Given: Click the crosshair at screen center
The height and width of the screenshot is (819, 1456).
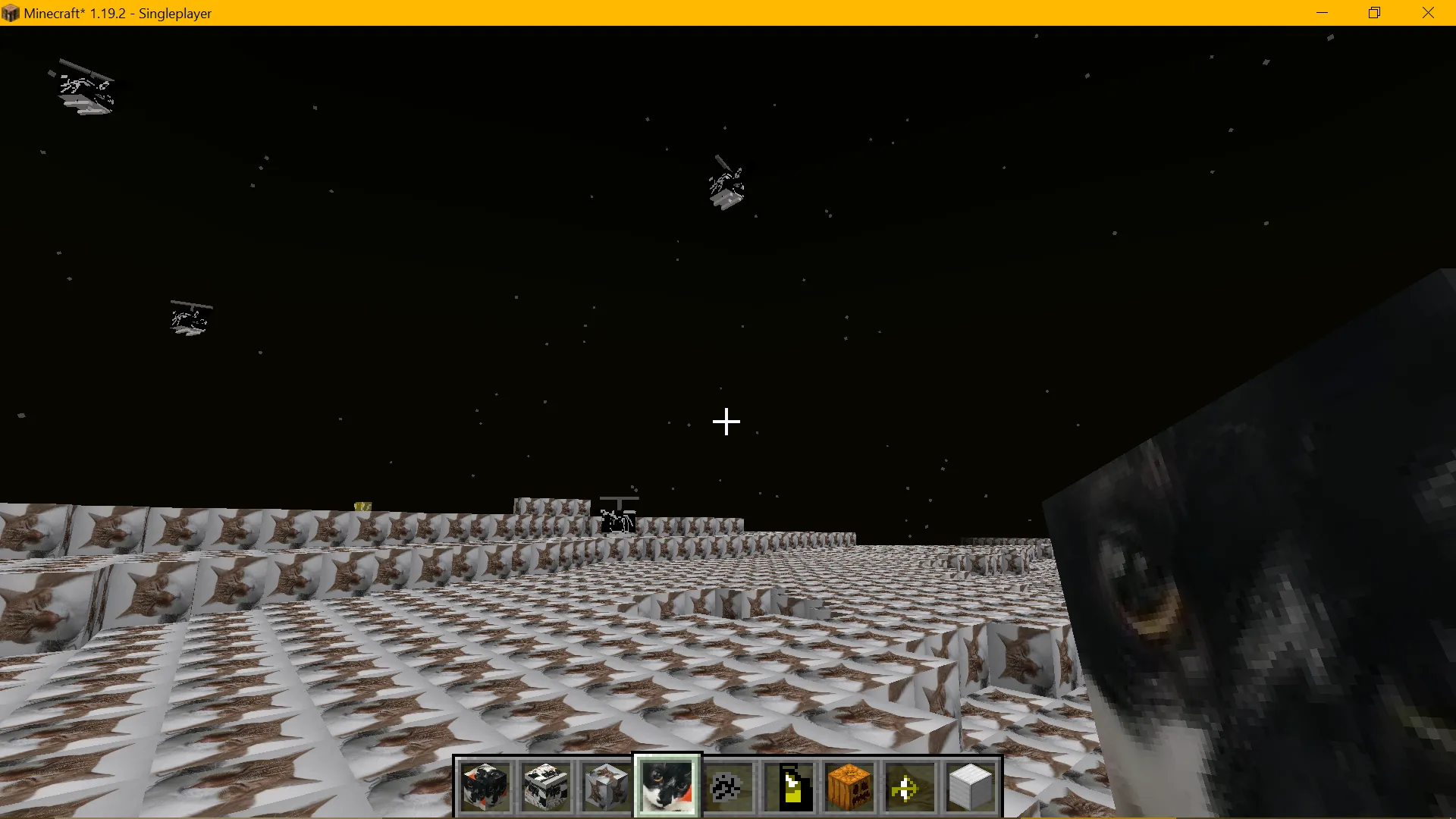Looking at the screenshot, I should tap(726, 422).
